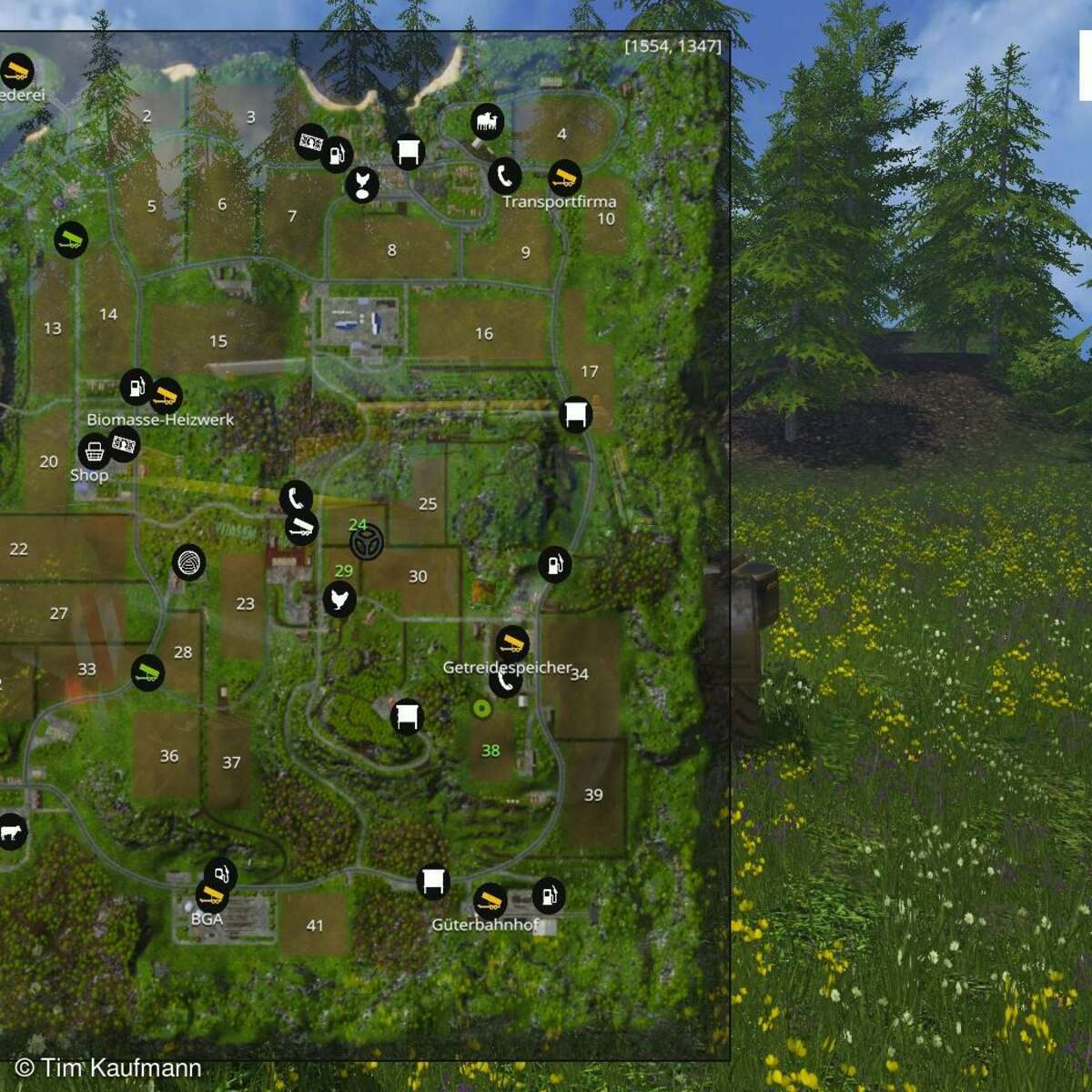Click the fuel pump marker above BGA
The height and width of the screenshot is (1092, 1092).
tap(220, 875)
